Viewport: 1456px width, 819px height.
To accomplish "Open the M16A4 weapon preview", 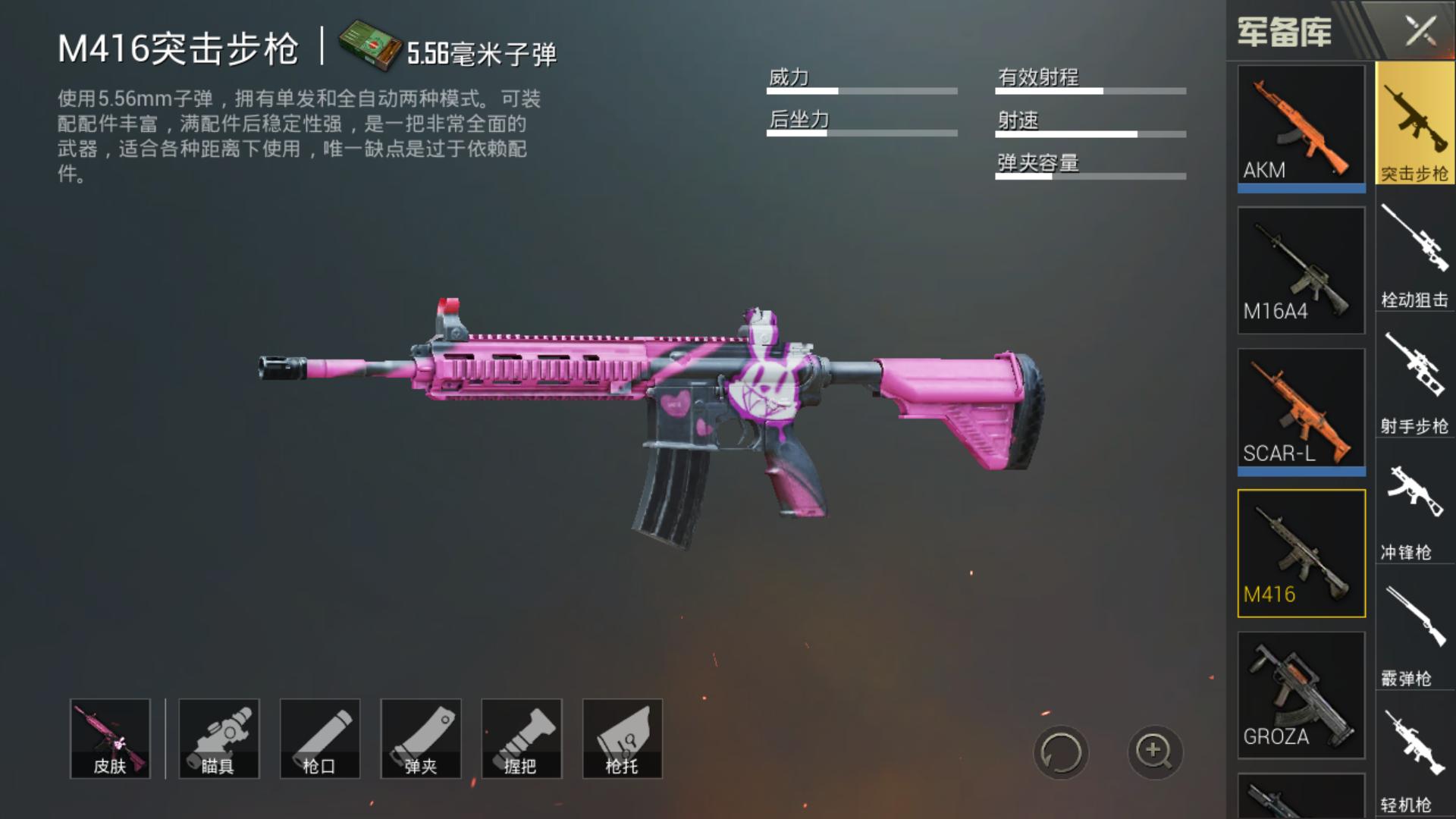I will (1300, 269).
